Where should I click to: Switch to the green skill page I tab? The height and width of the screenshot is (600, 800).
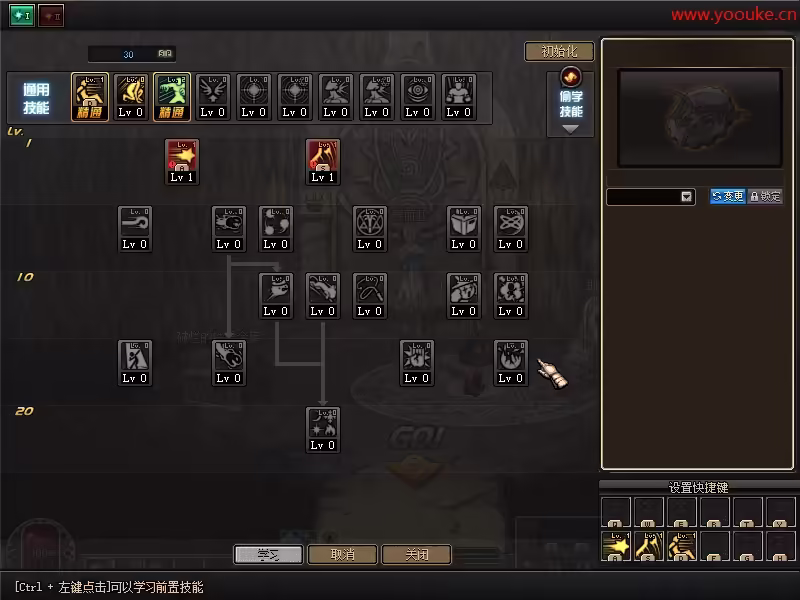pyautogui.click(x=22, y=16)
